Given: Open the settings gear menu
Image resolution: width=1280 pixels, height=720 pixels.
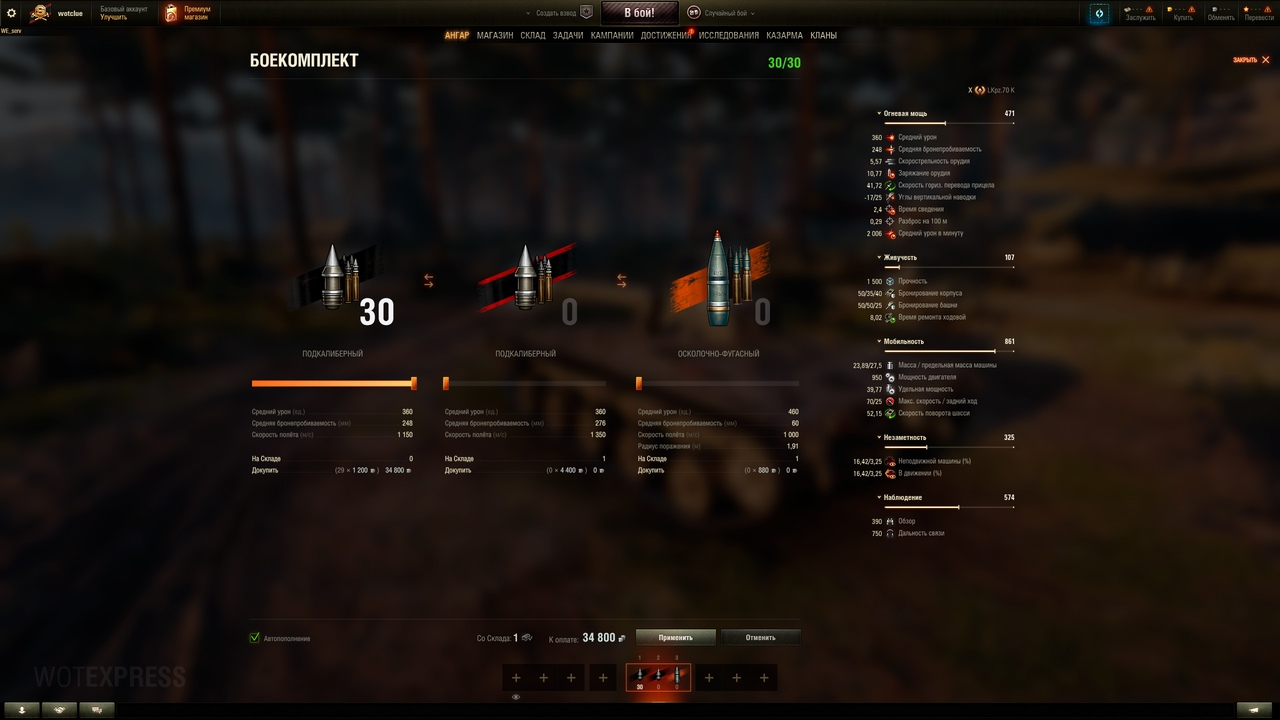Looking at the screenshot, I should pos(12,13).
